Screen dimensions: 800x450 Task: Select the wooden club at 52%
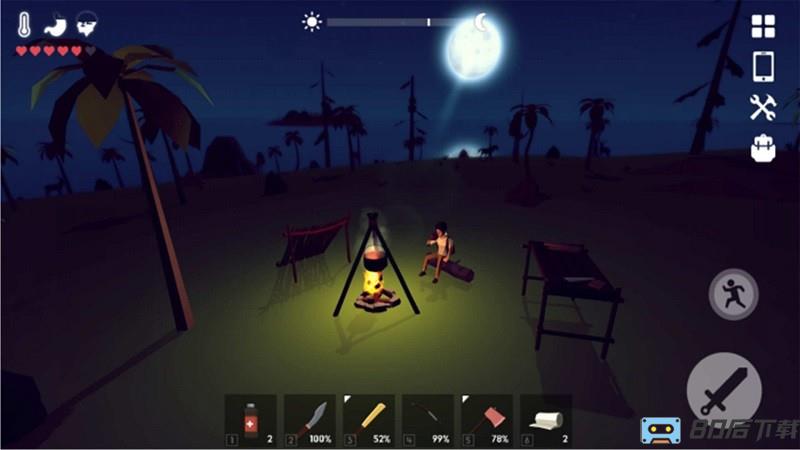(x=368, y=419)
